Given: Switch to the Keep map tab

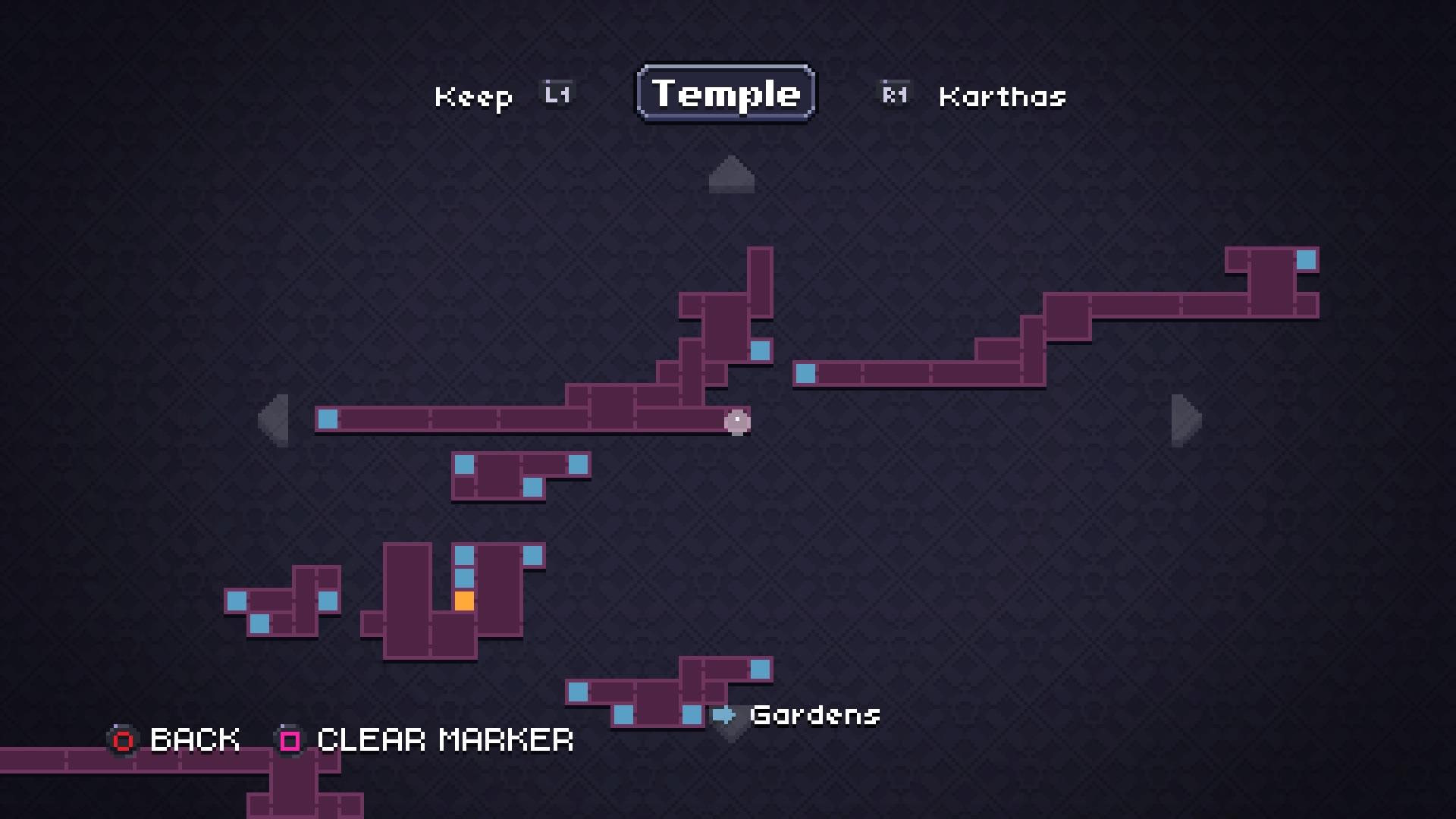Looking at the screenshot, I should click(474, 97).
